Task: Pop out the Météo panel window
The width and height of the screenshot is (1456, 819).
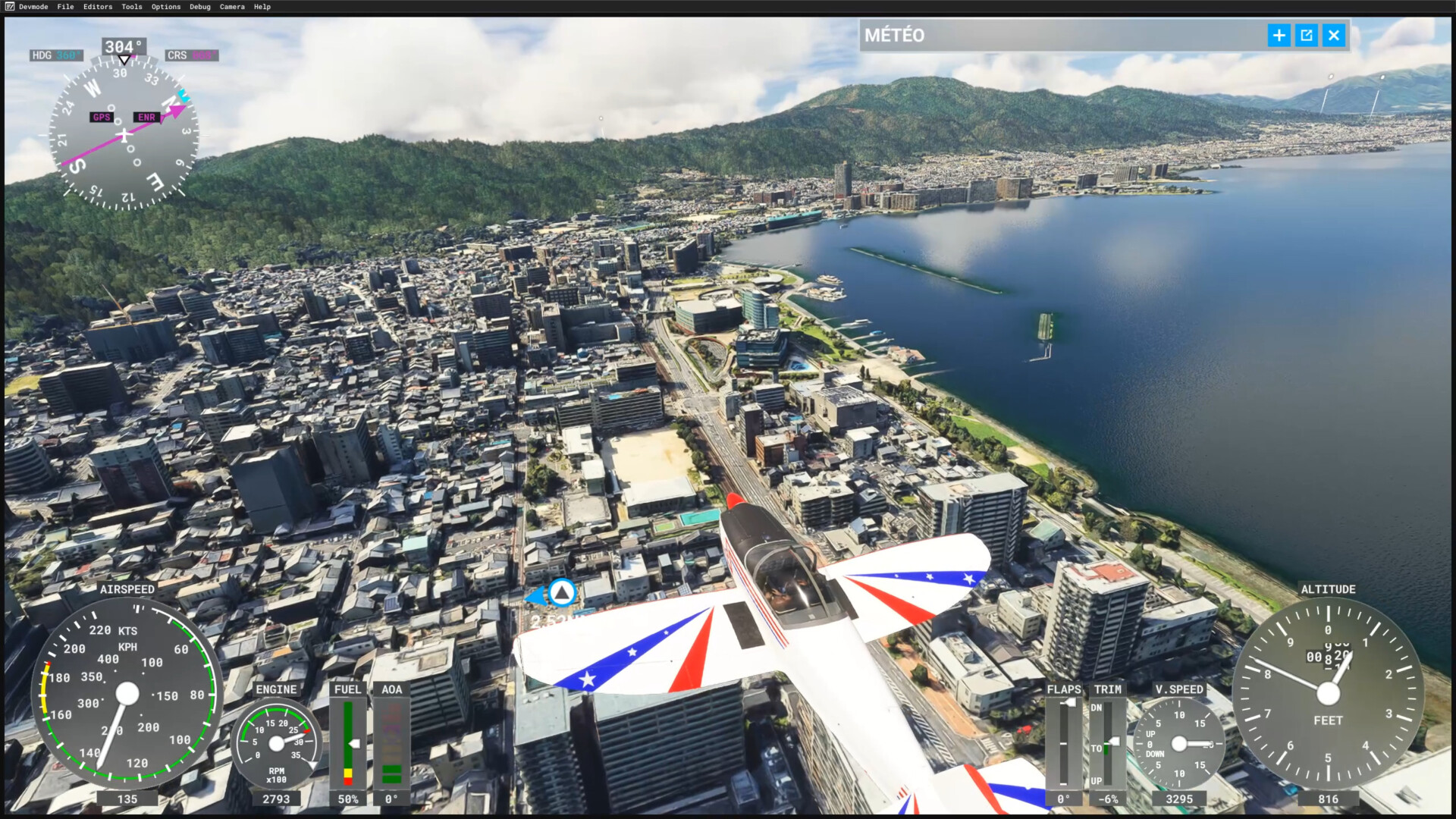Action: 1307,35
